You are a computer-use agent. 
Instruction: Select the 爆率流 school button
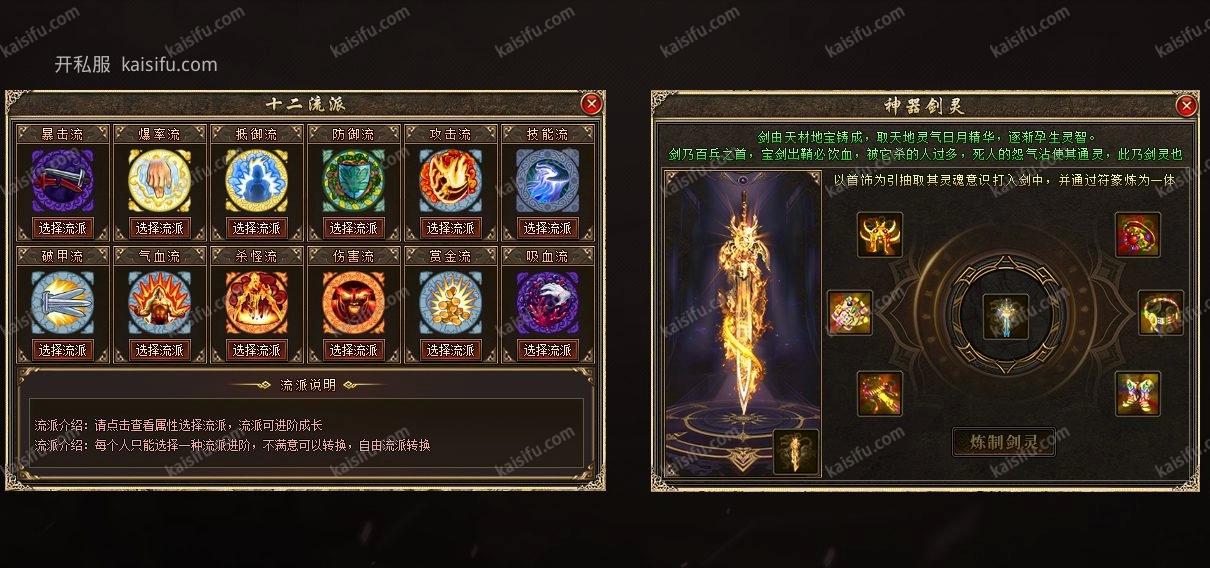[160, 228]
